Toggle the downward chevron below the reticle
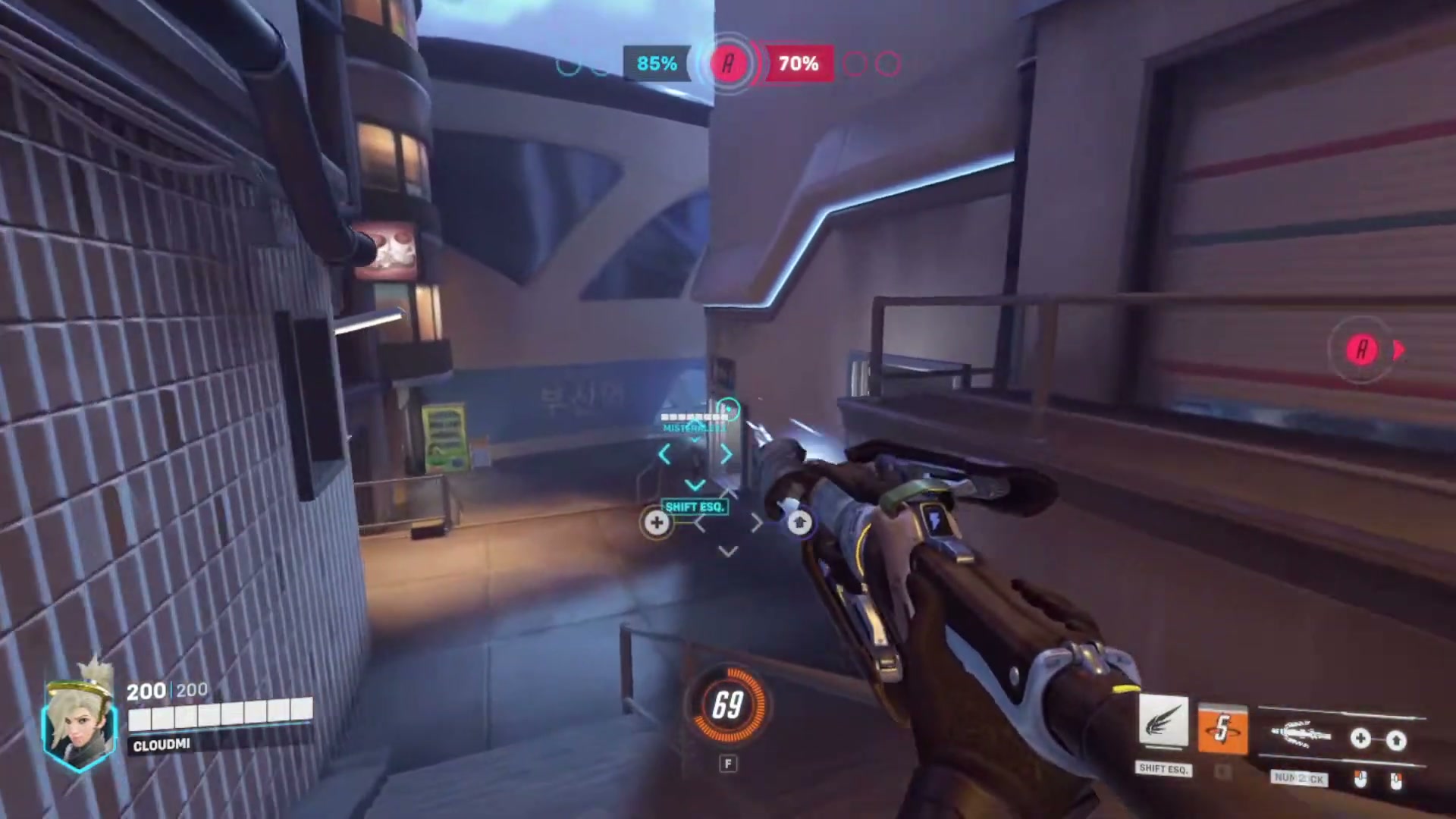The width and height of the screenshot is (1456, 819). 695,485
